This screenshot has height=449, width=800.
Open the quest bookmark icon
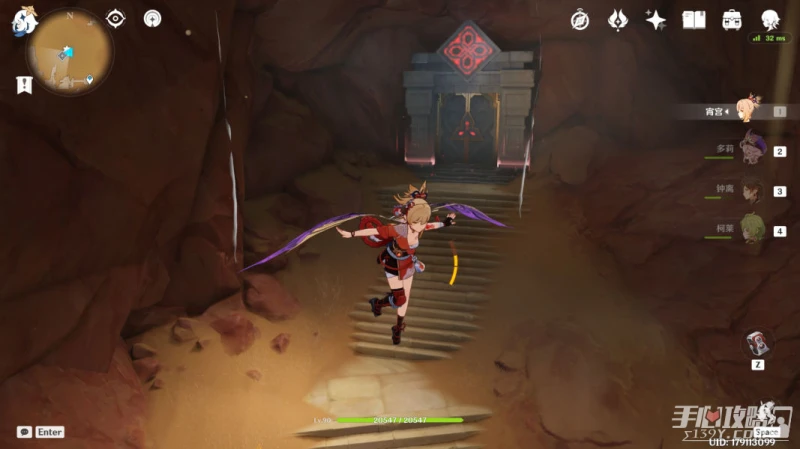tap(24, 85)
